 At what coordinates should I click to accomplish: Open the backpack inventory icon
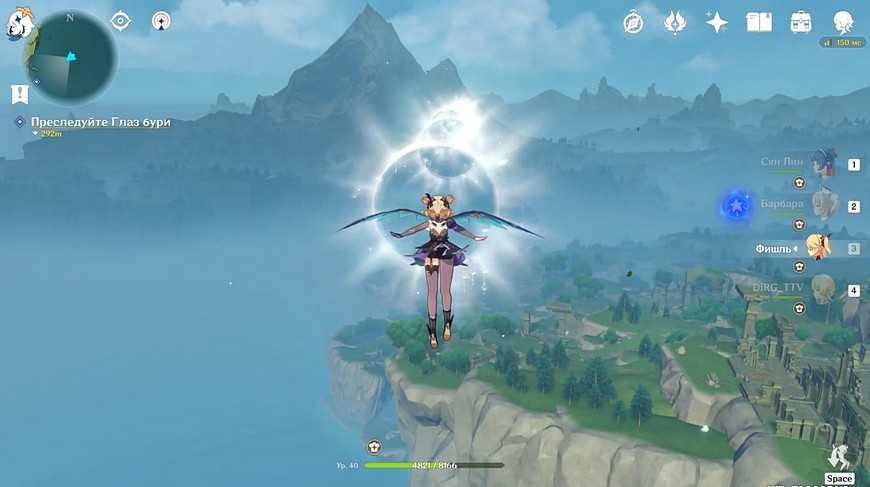tap(800, 22)
